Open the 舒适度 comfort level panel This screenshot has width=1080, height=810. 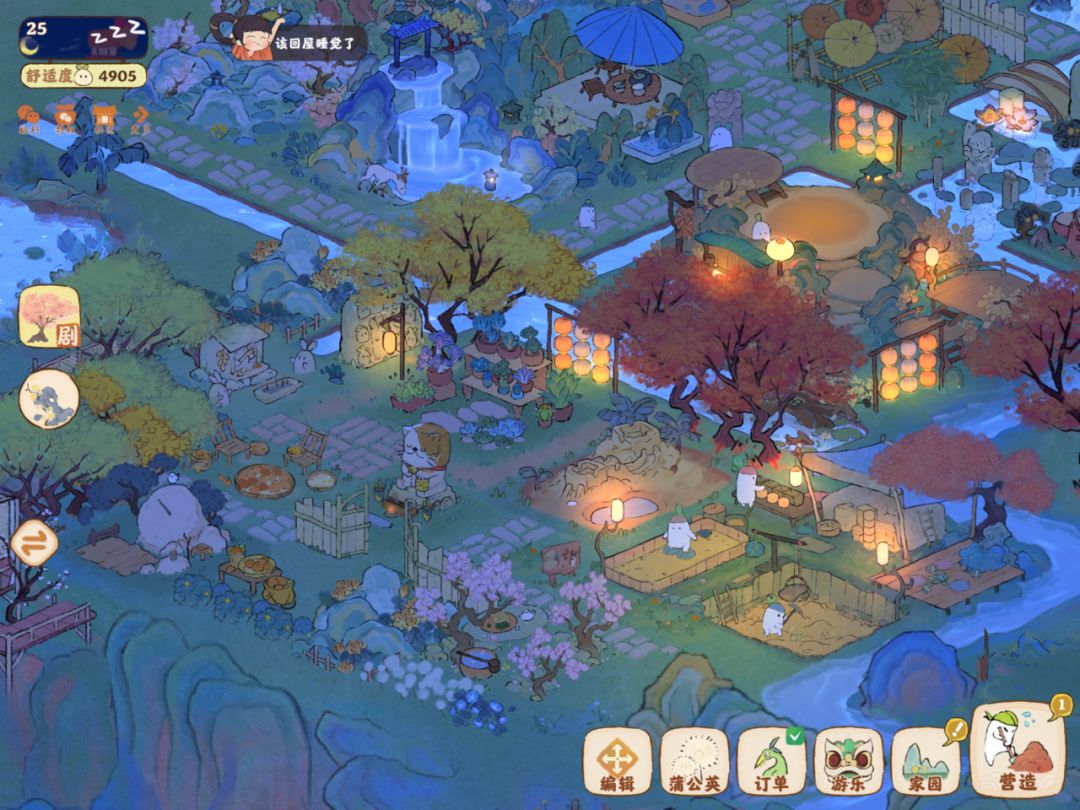[84, 76]
